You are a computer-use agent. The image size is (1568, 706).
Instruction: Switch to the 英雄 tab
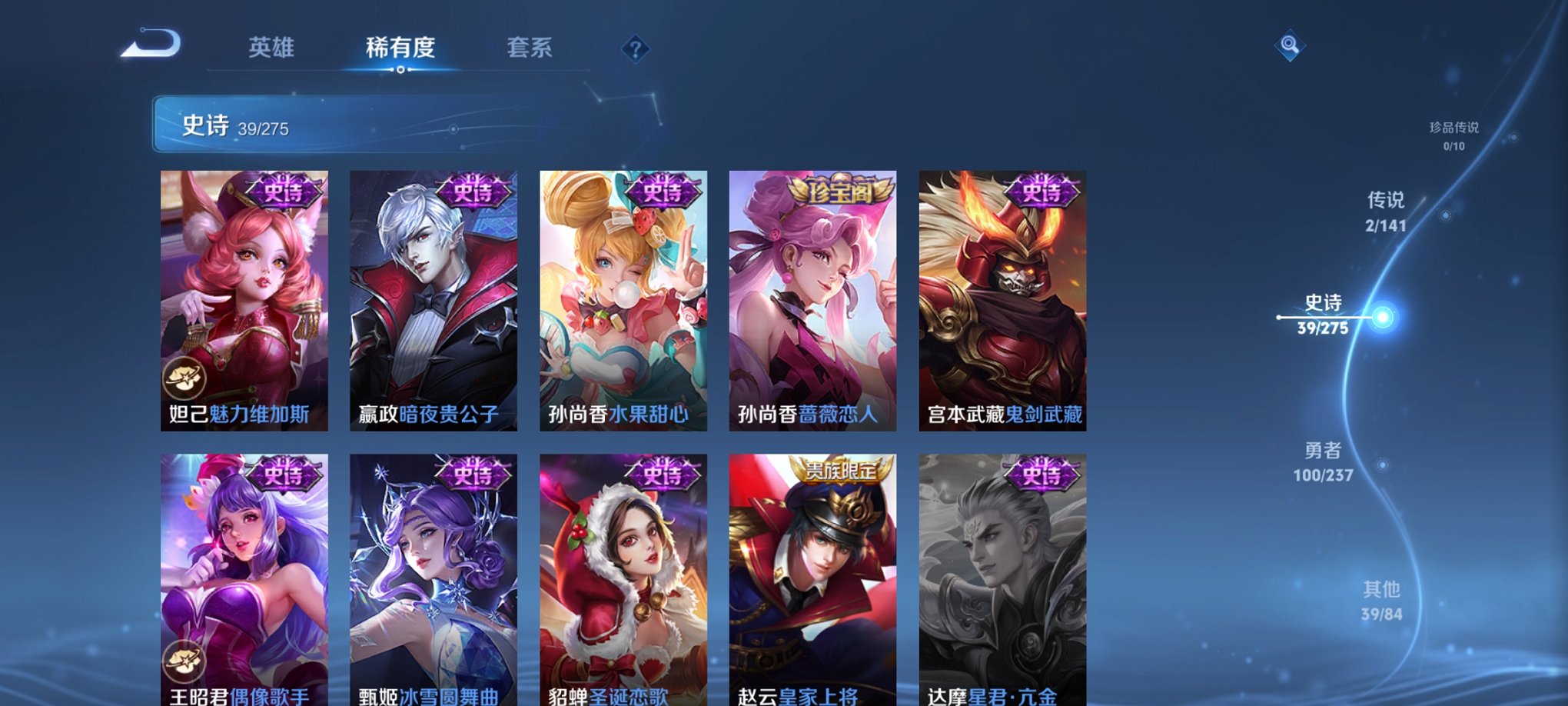point(272,48)
